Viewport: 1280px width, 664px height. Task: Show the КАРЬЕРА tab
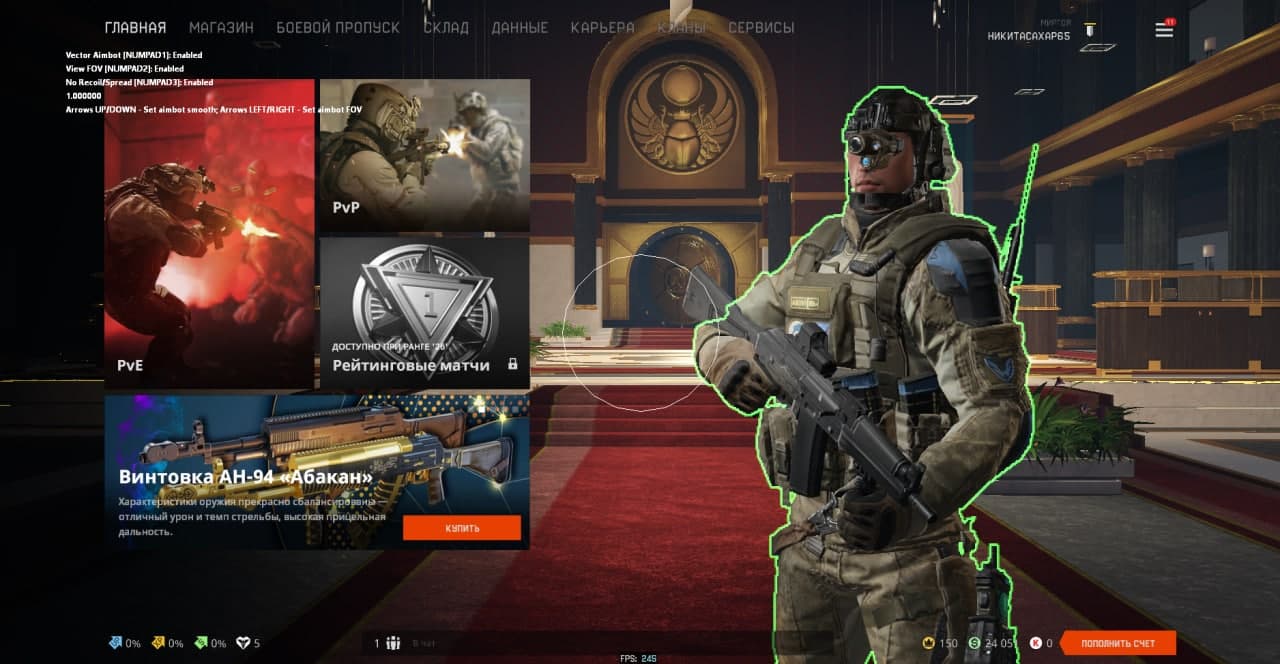[602, 28]
